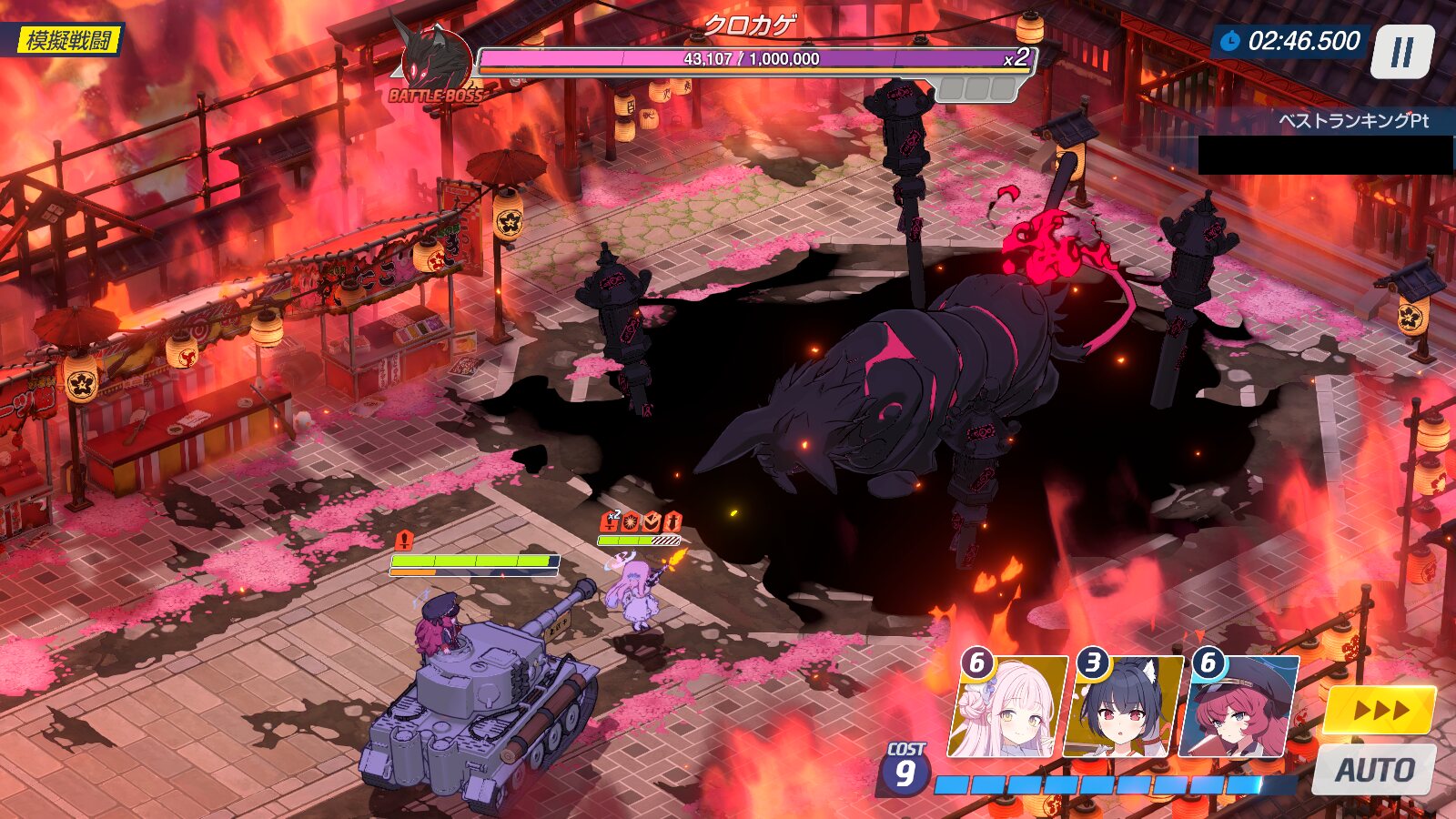Image resolution: width=1456 pixels, height=819 pixels.
Task: Use the pink-haired student's cost 6 skill card
Action: point(1007,707)
